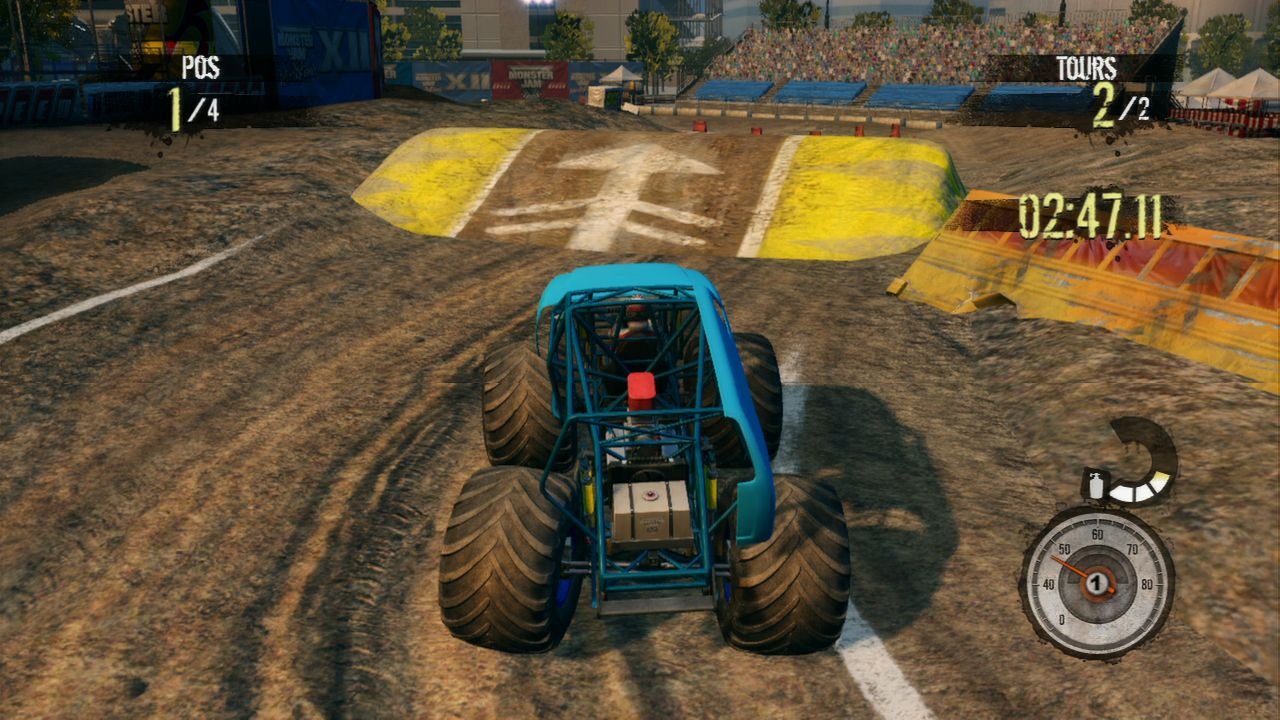The height and width of the screenshot is (720, 1280).
Task: Click the speedometer needle
Action: (1068, 566)
